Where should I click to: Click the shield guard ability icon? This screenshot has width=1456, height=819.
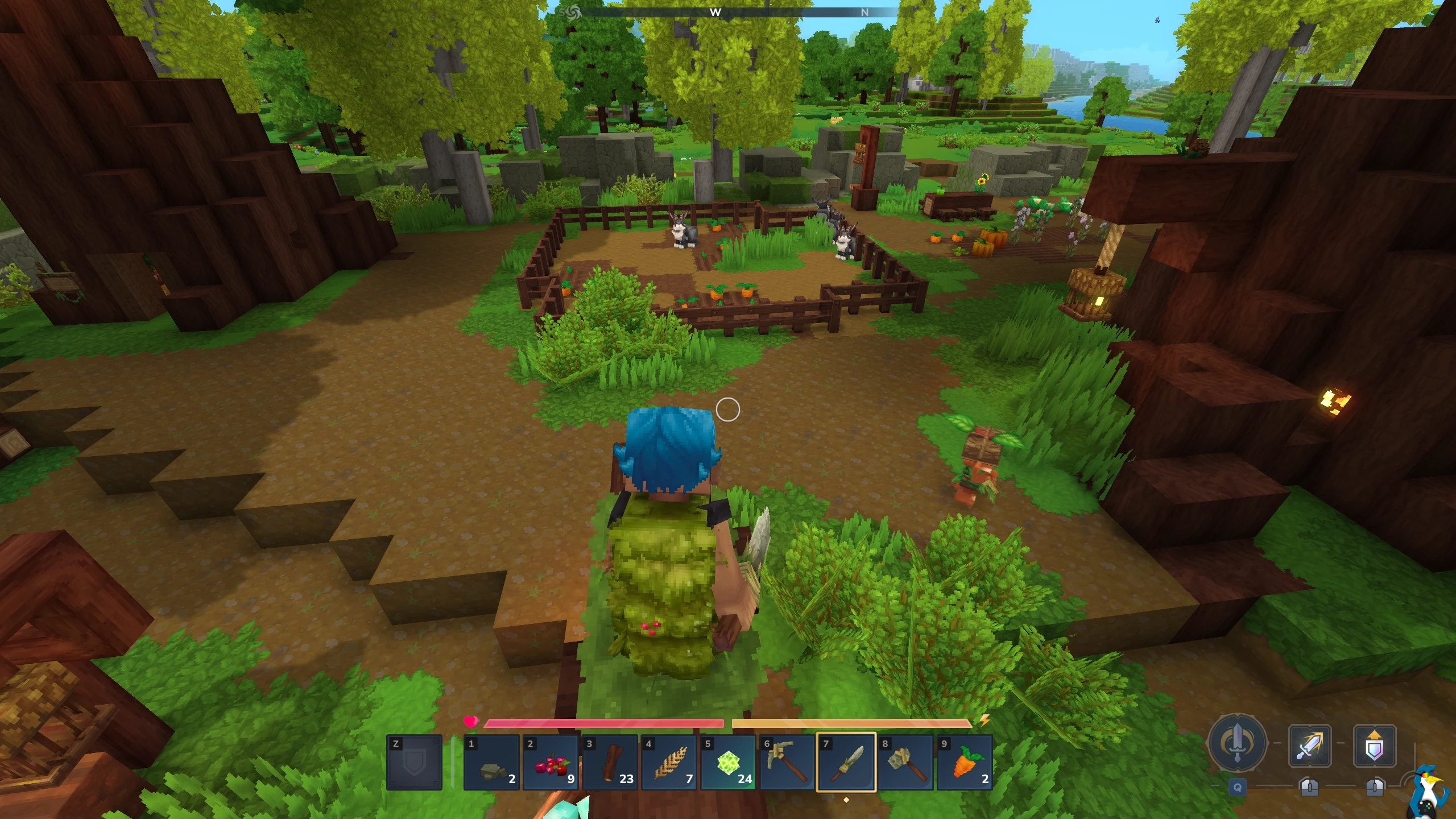coord(1375,745)
